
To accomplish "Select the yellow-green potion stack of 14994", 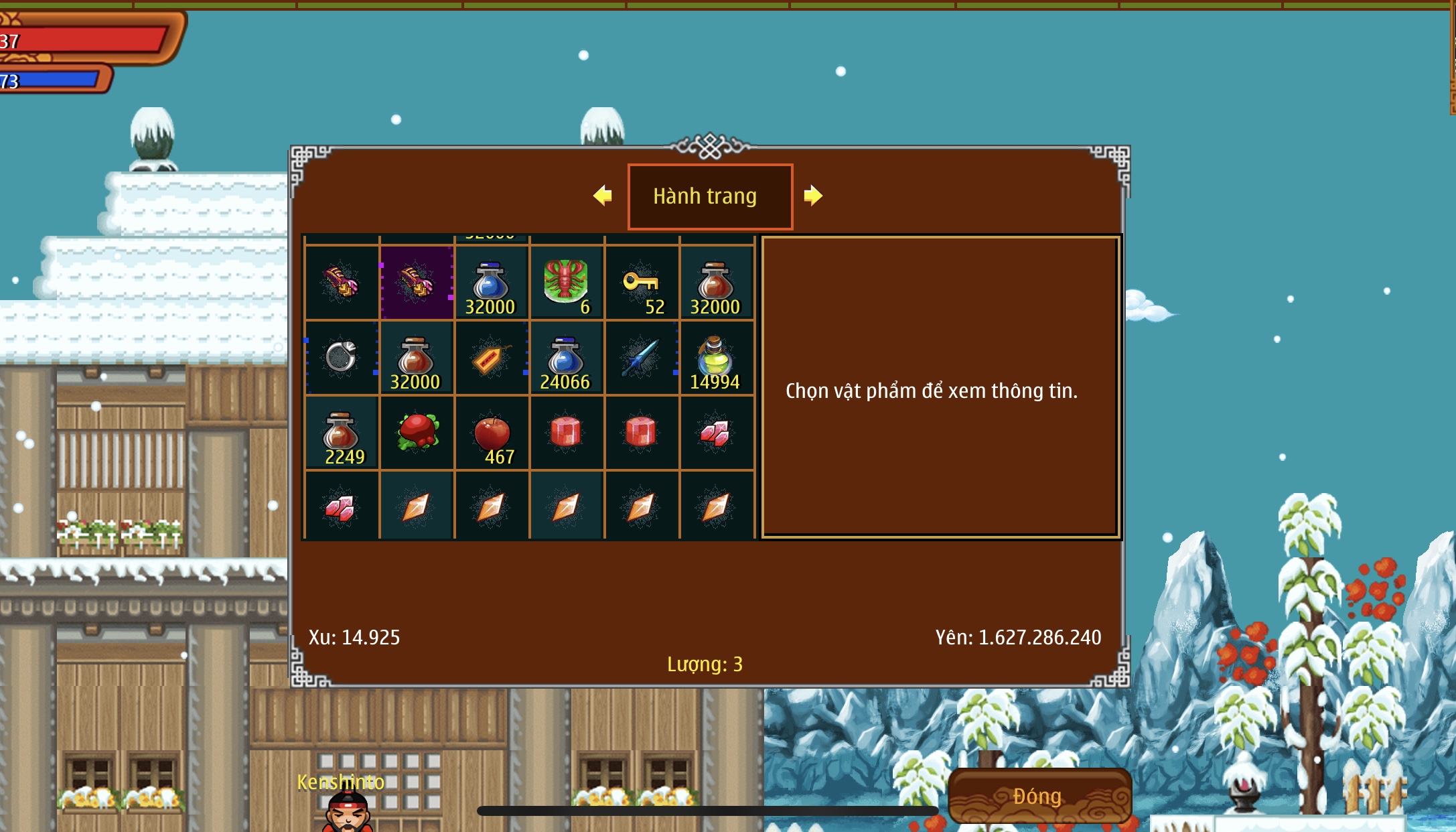I will pyautogui.click(x=716, y=358).
